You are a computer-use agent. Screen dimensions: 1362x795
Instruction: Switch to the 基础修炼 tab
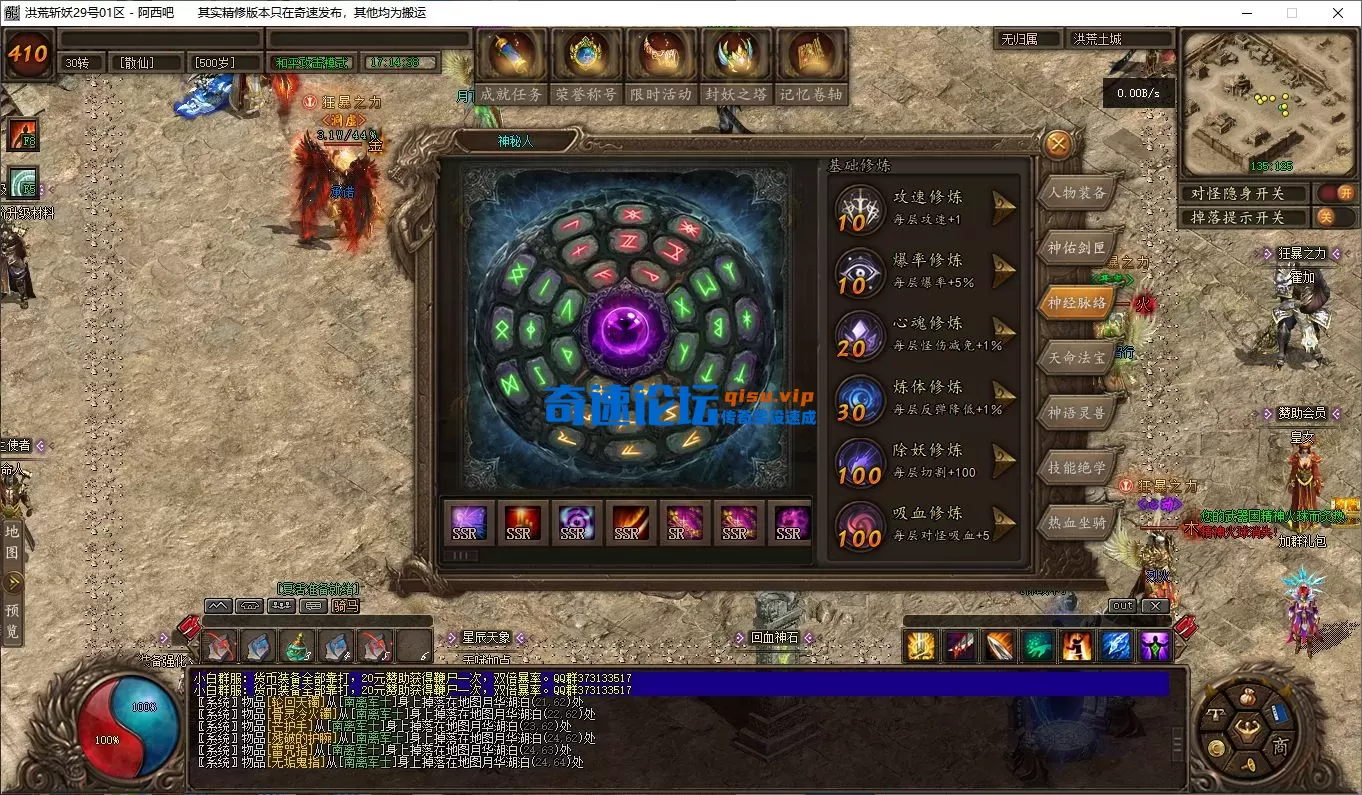click(x=857, y=165)
